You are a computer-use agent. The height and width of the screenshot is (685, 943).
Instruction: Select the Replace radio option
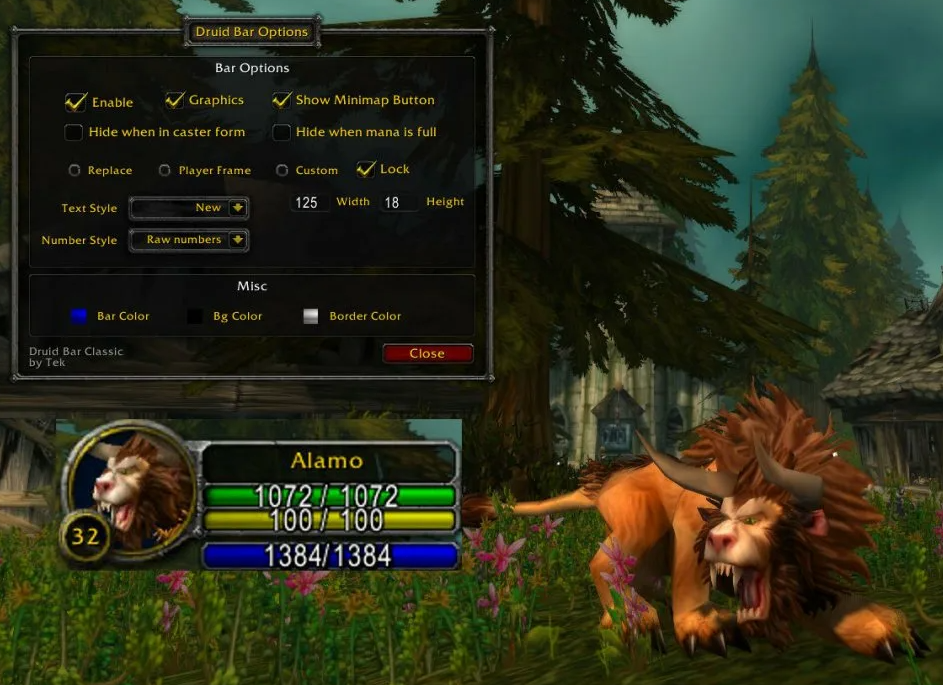click(x=74, y=171)
